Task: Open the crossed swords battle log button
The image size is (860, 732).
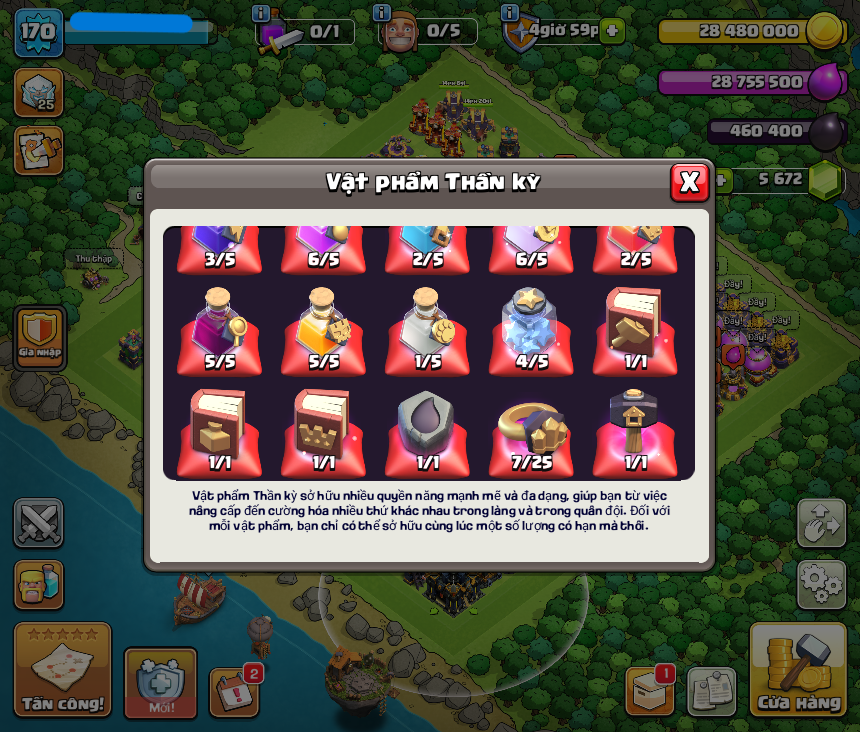Action: coord(38,522)
